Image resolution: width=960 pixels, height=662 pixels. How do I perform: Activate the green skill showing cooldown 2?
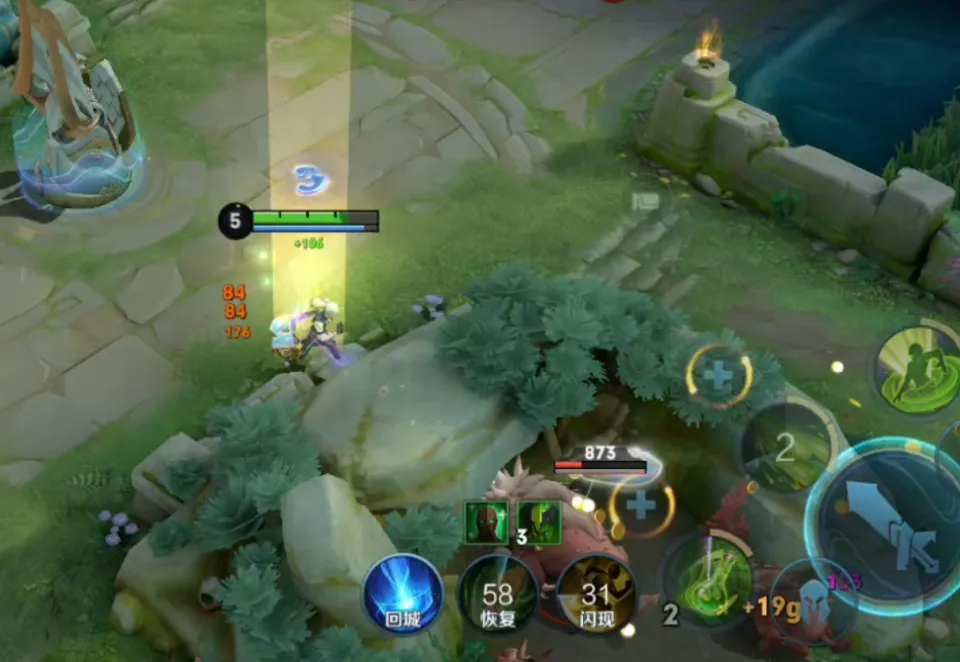point(786,447)
